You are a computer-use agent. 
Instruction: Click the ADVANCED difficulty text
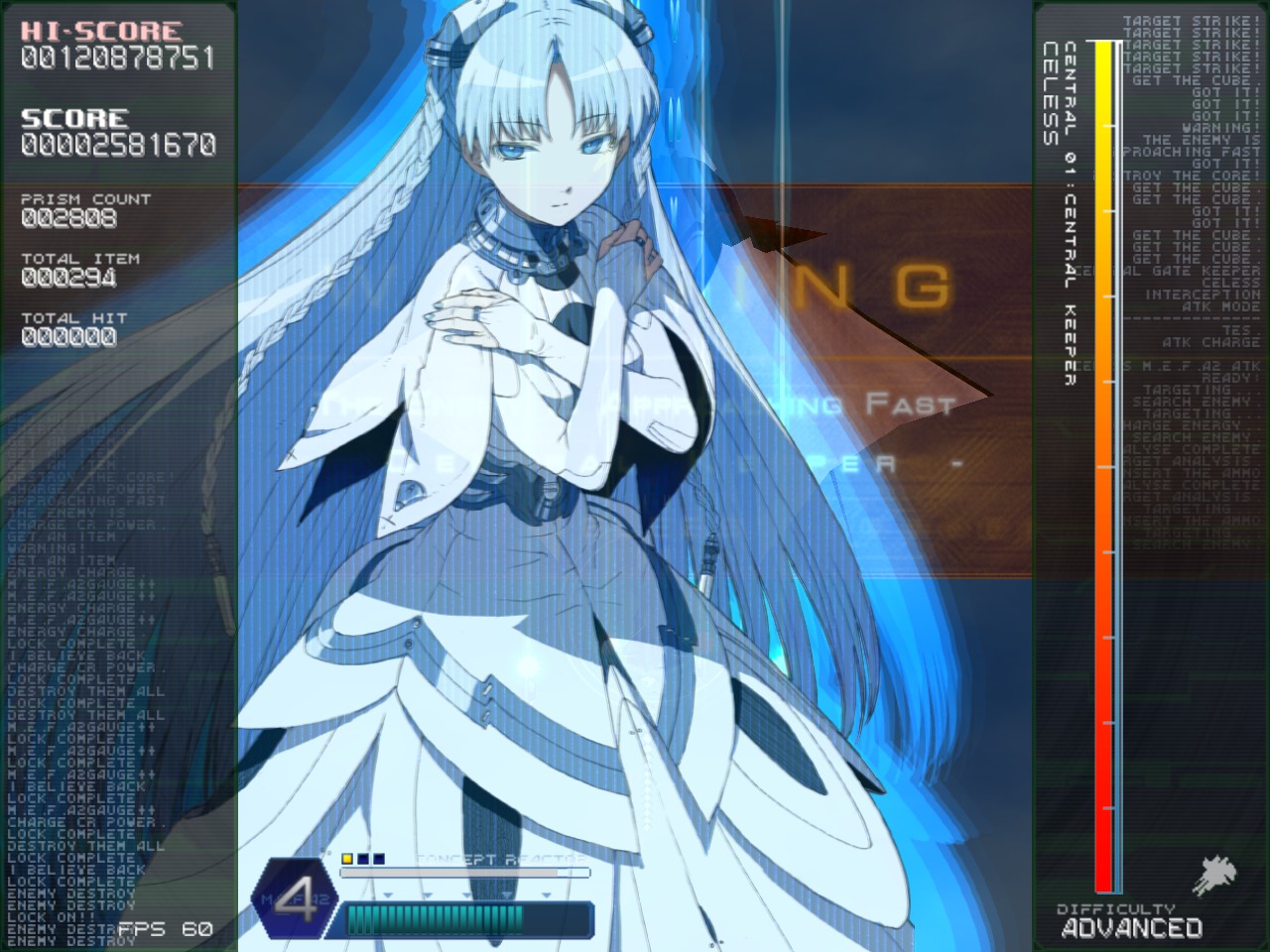pyautogui.click(x=1131, y=929)
